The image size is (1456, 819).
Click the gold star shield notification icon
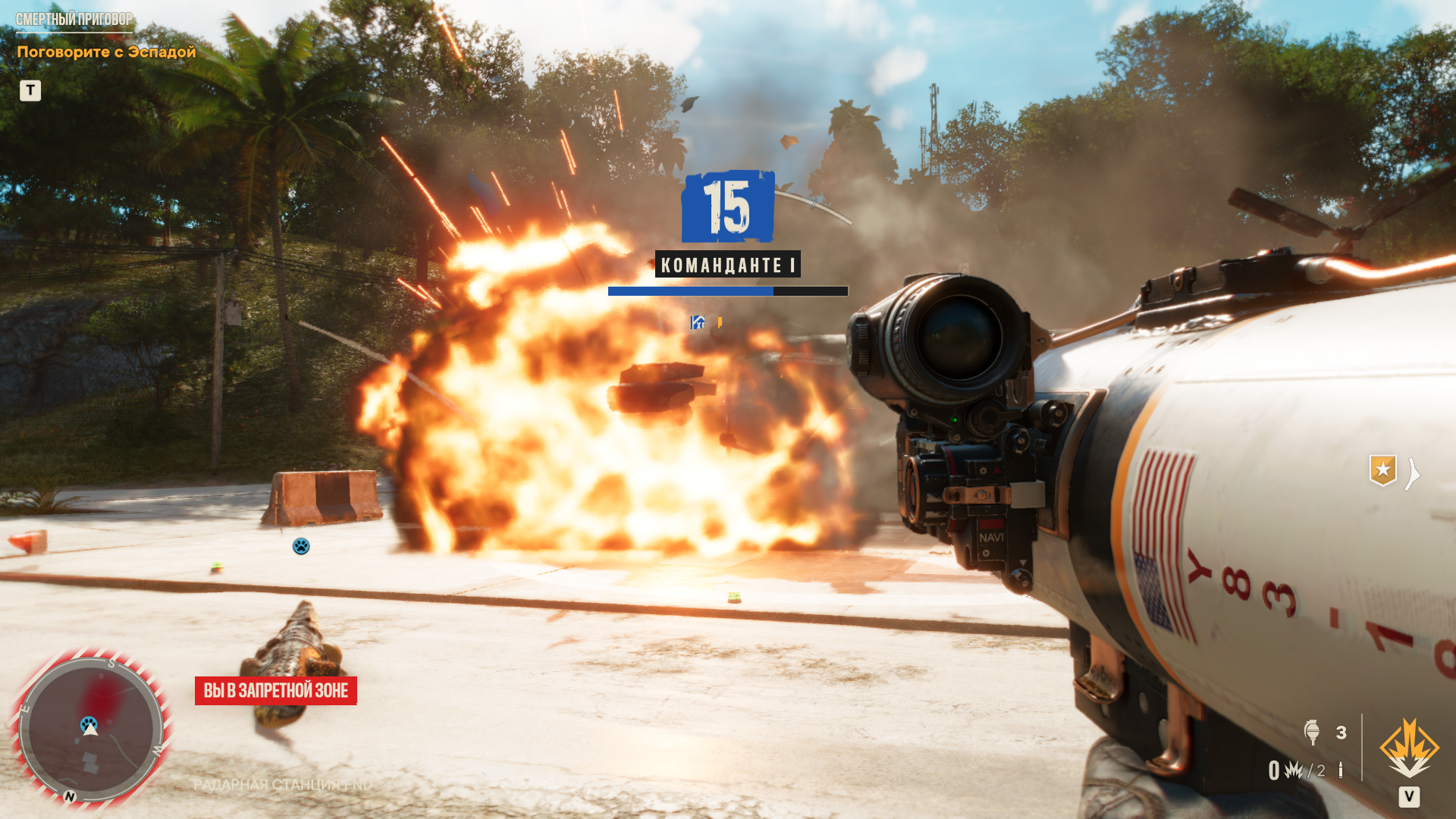point(1382,470)
